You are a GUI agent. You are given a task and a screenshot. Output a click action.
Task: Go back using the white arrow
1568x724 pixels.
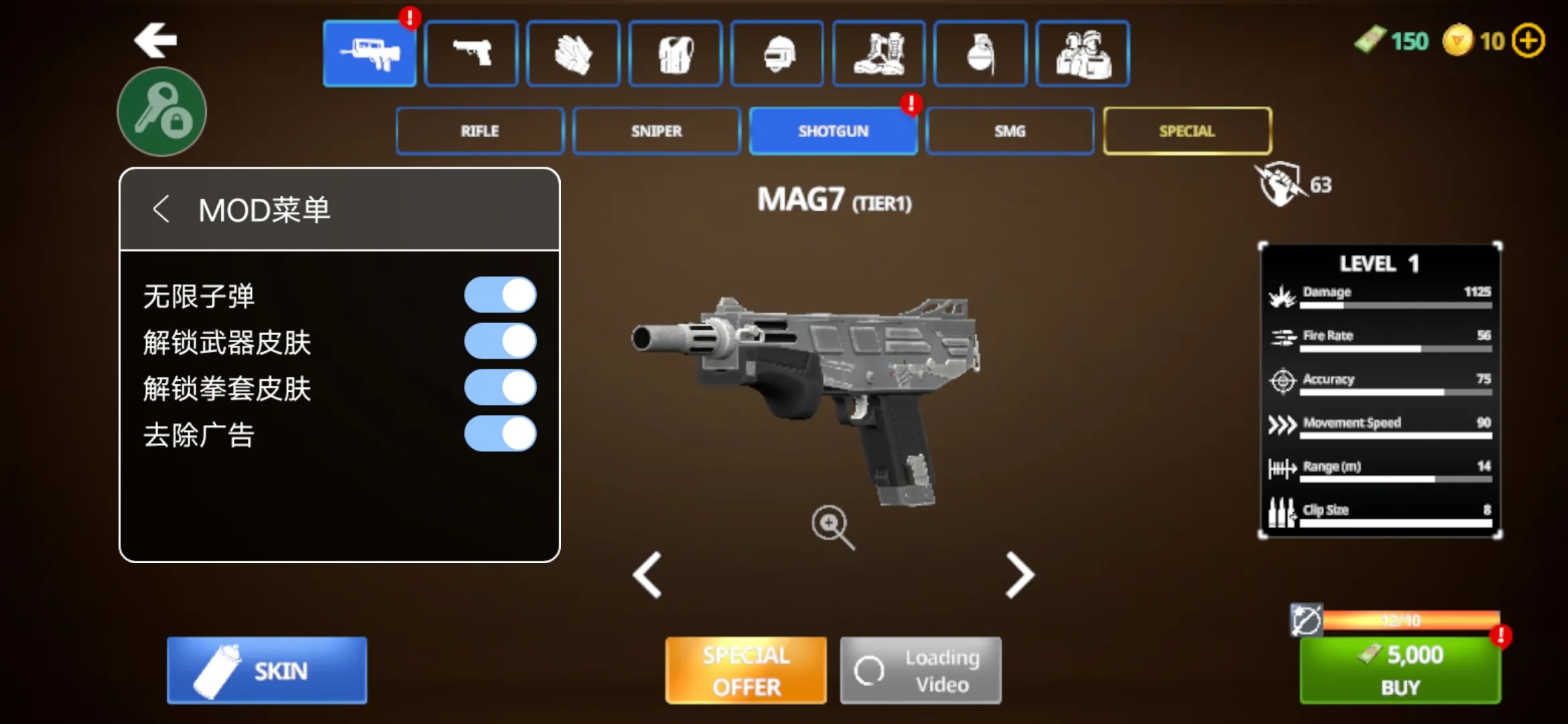(x=155, y=40)
